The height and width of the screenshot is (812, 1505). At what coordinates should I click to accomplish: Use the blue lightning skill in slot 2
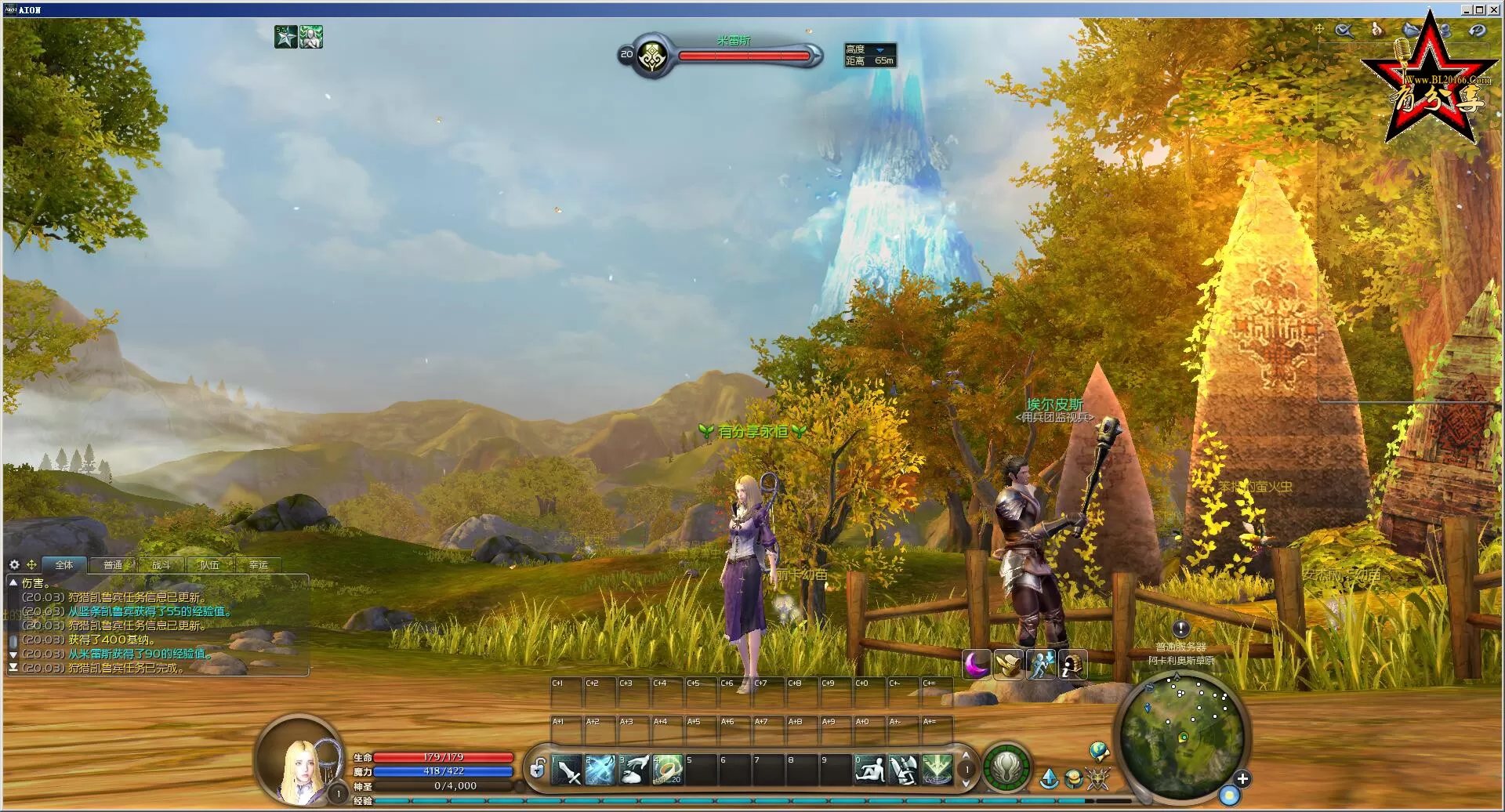pyautogui.click(x=600, y=770)
